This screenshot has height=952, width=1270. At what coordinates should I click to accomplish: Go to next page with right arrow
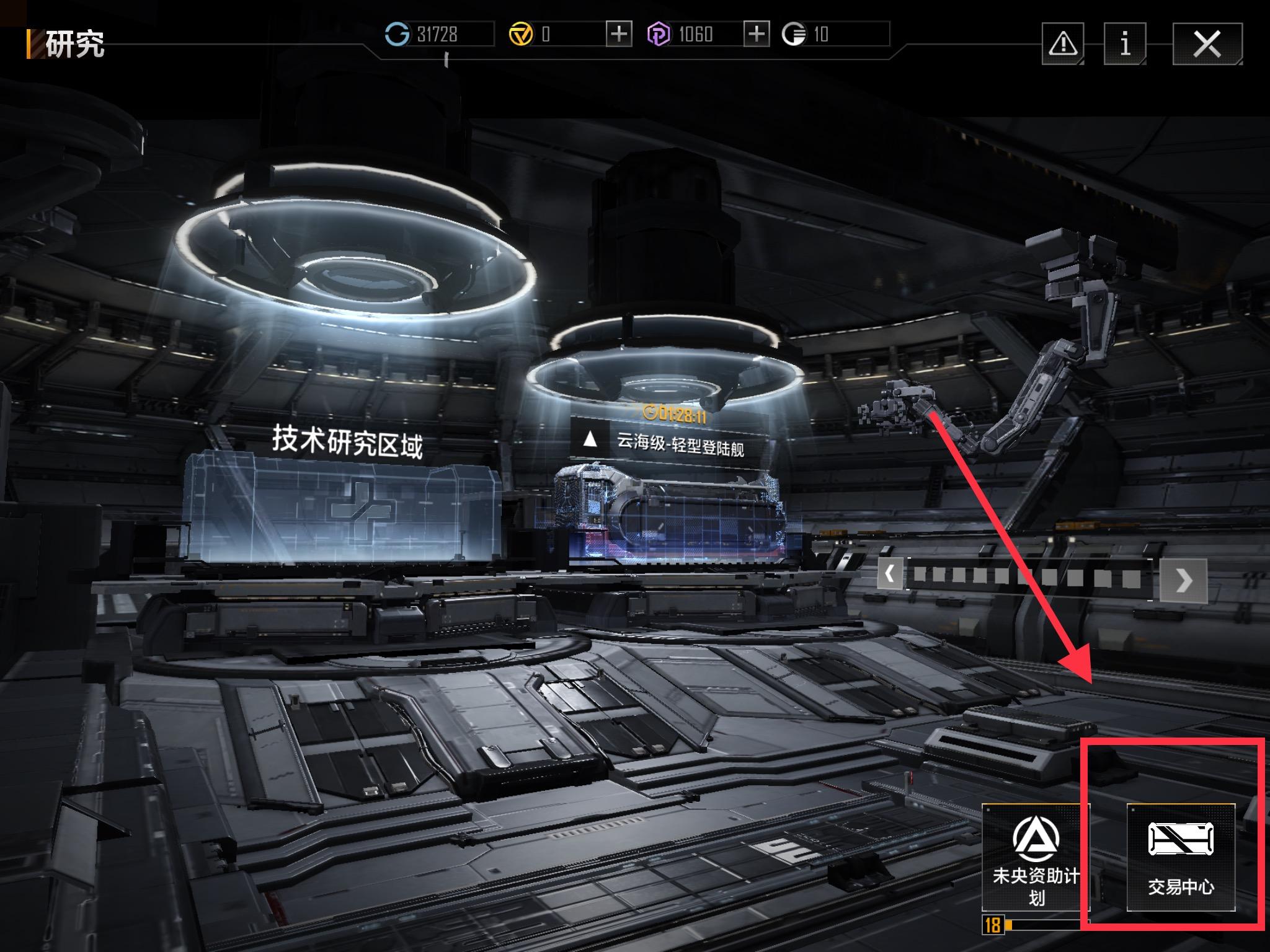point(1183,581)
